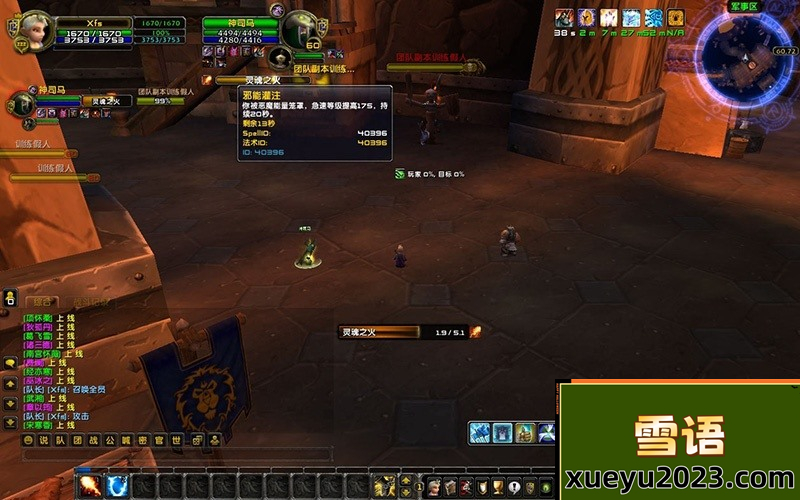Viewport: 800px width, 500px height.
Task: Choose the 公 guild channel button
Action: pos(110,440)
